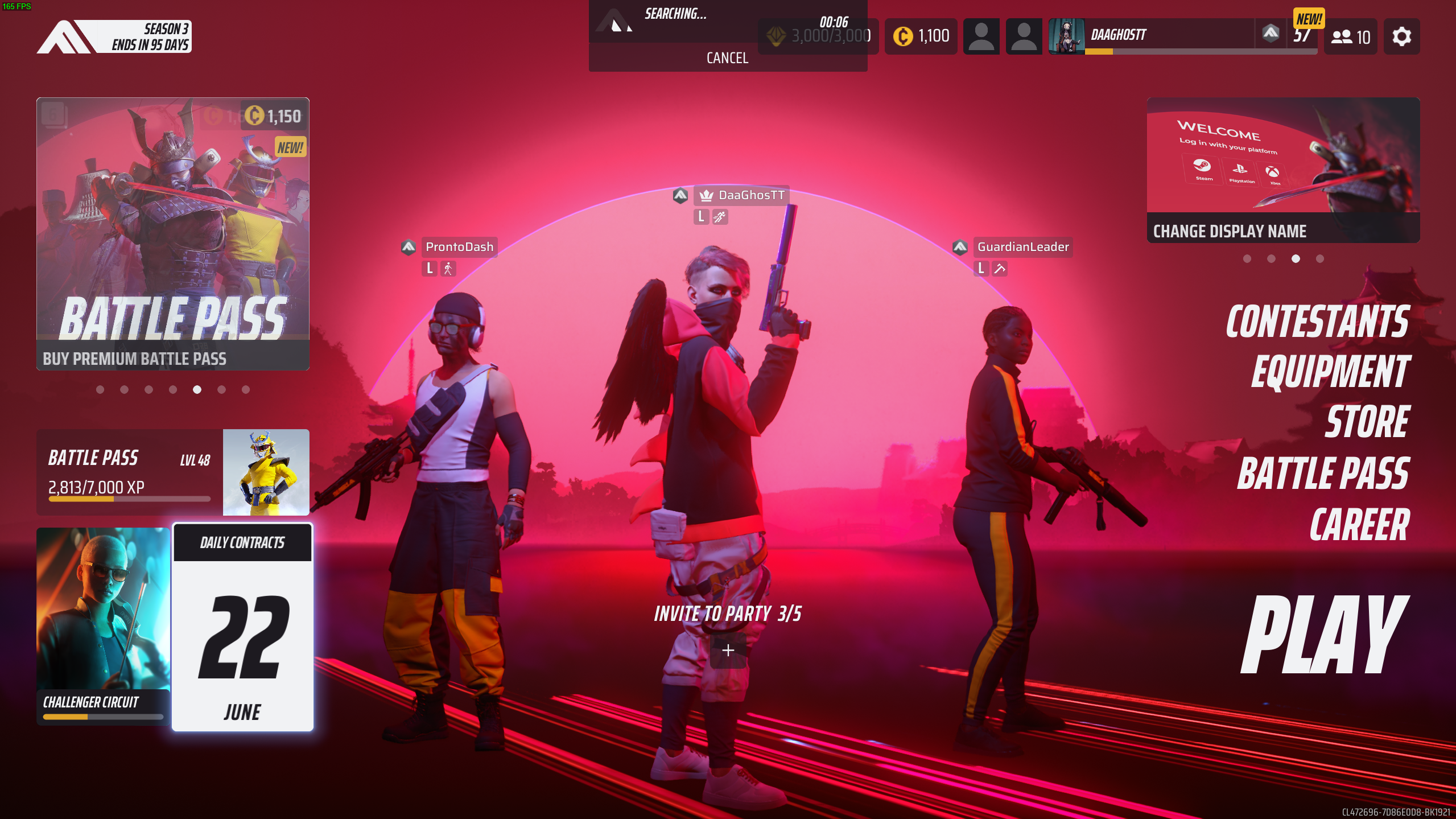Click the plus button to invite to party
The height and width of the screenshot is (819, 1456).
(x=728, y=651)
